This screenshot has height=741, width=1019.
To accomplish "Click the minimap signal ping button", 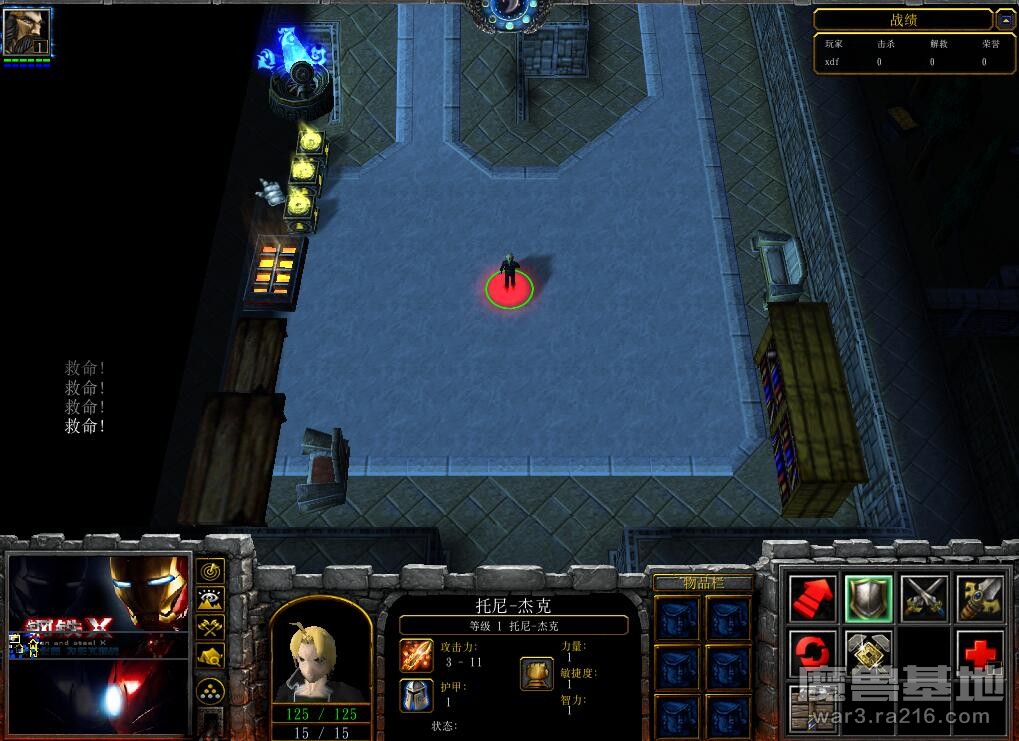I will click(x=210, y=571).
